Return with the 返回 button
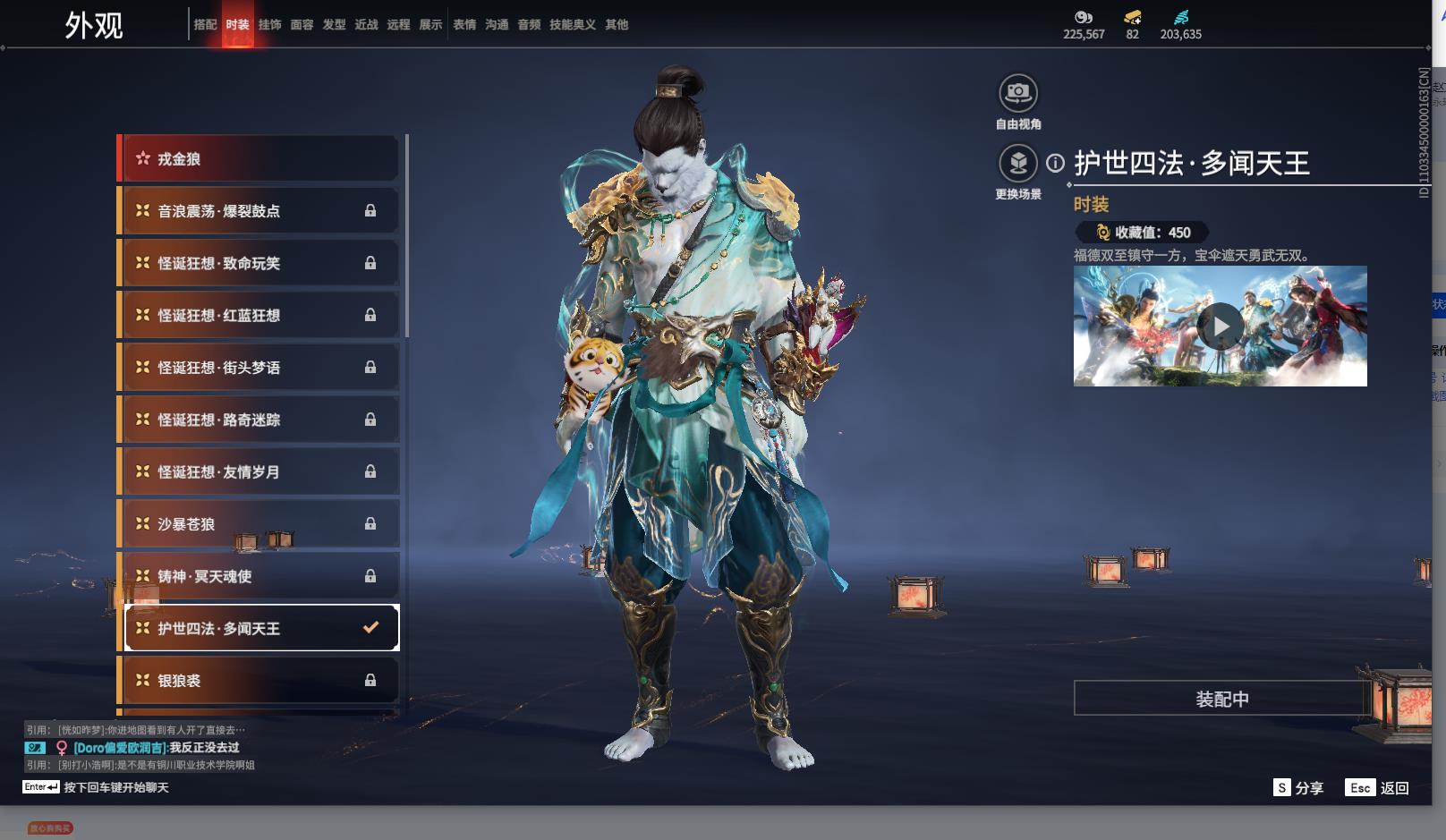 click(1378, 788)
